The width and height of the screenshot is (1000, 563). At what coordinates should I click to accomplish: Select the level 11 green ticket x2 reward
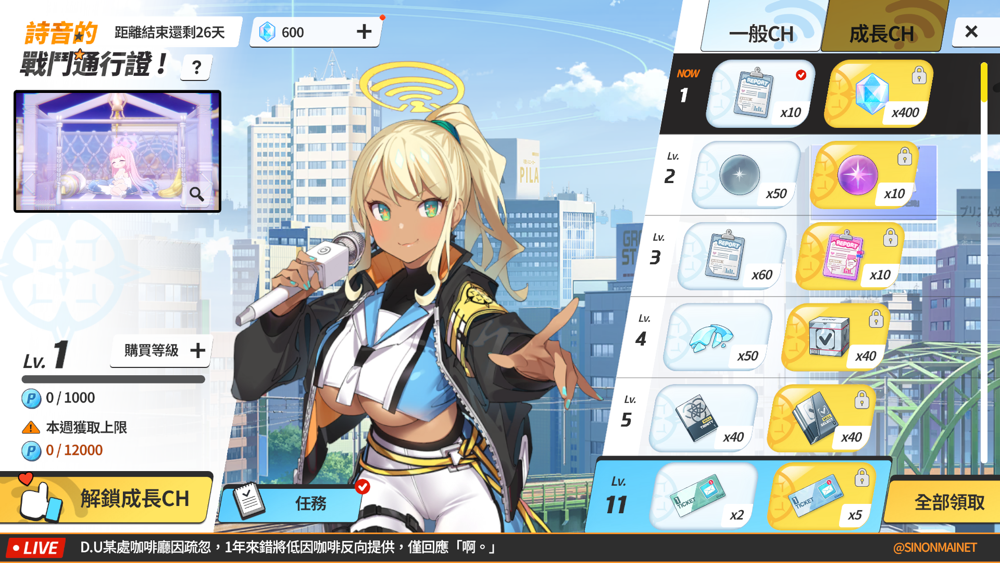point(703,497)
